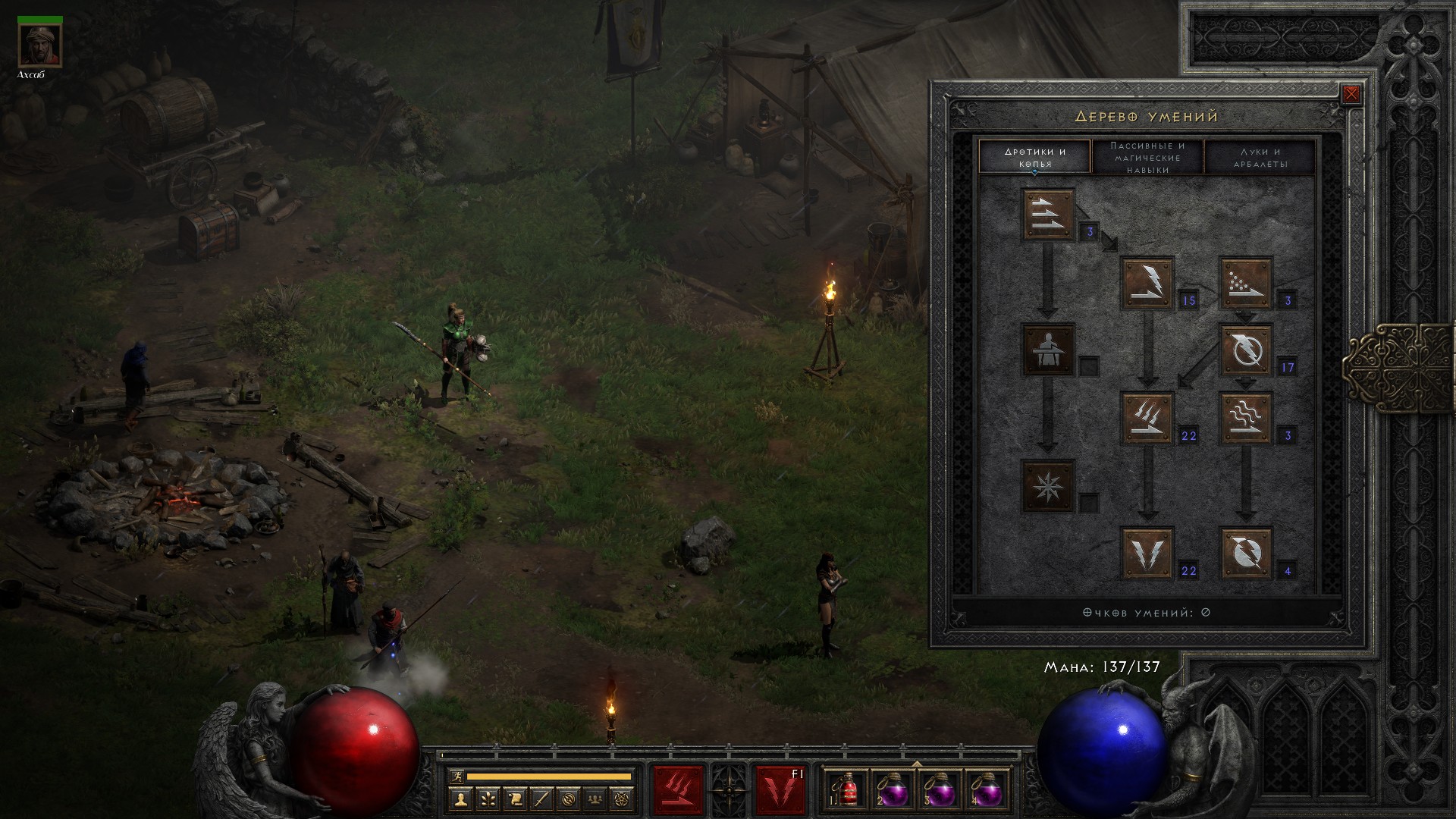Pick the Lightning Bolt skill icon
1456x819 pixels.
point(1245,350)
